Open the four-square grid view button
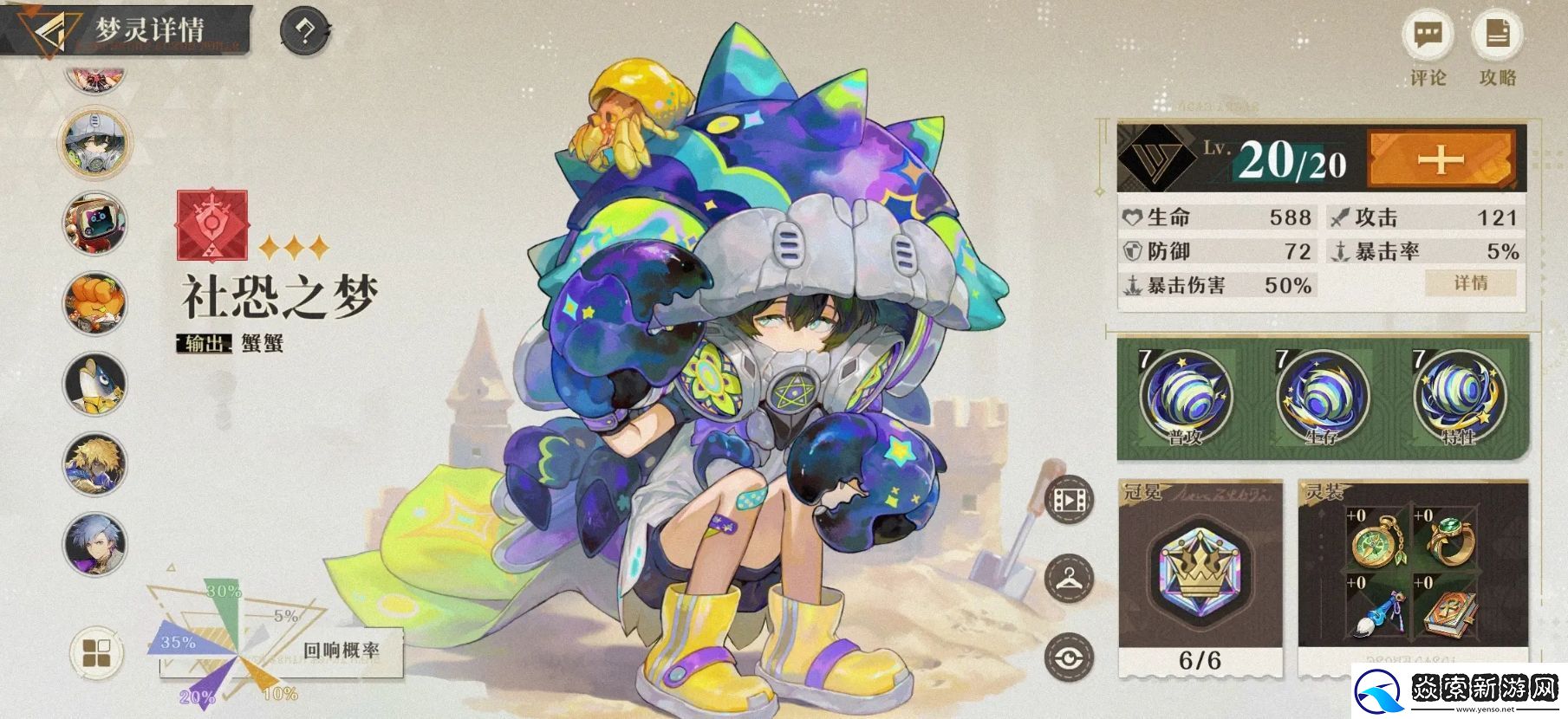The width and height of the screenshot is (1568, 719). pos(95,653)
